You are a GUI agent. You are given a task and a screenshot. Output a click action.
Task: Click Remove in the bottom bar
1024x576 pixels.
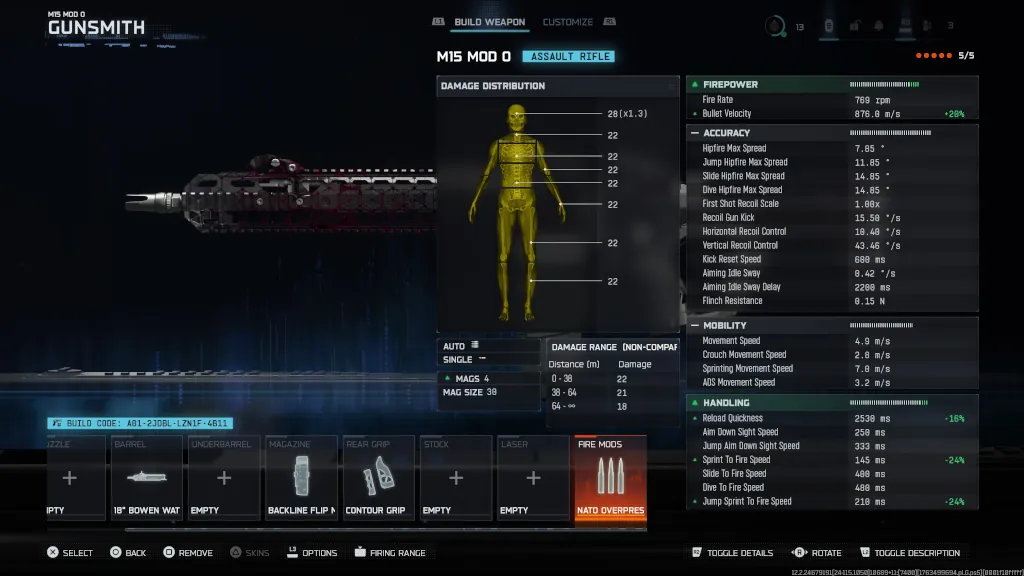(187, 553)
